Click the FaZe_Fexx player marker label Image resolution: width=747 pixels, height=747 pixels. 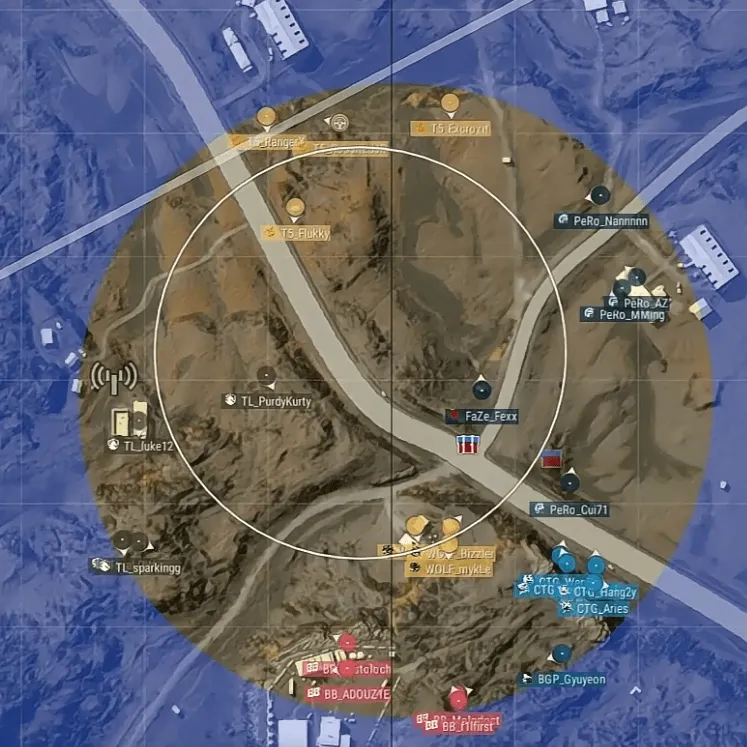[x=489, y=415]
